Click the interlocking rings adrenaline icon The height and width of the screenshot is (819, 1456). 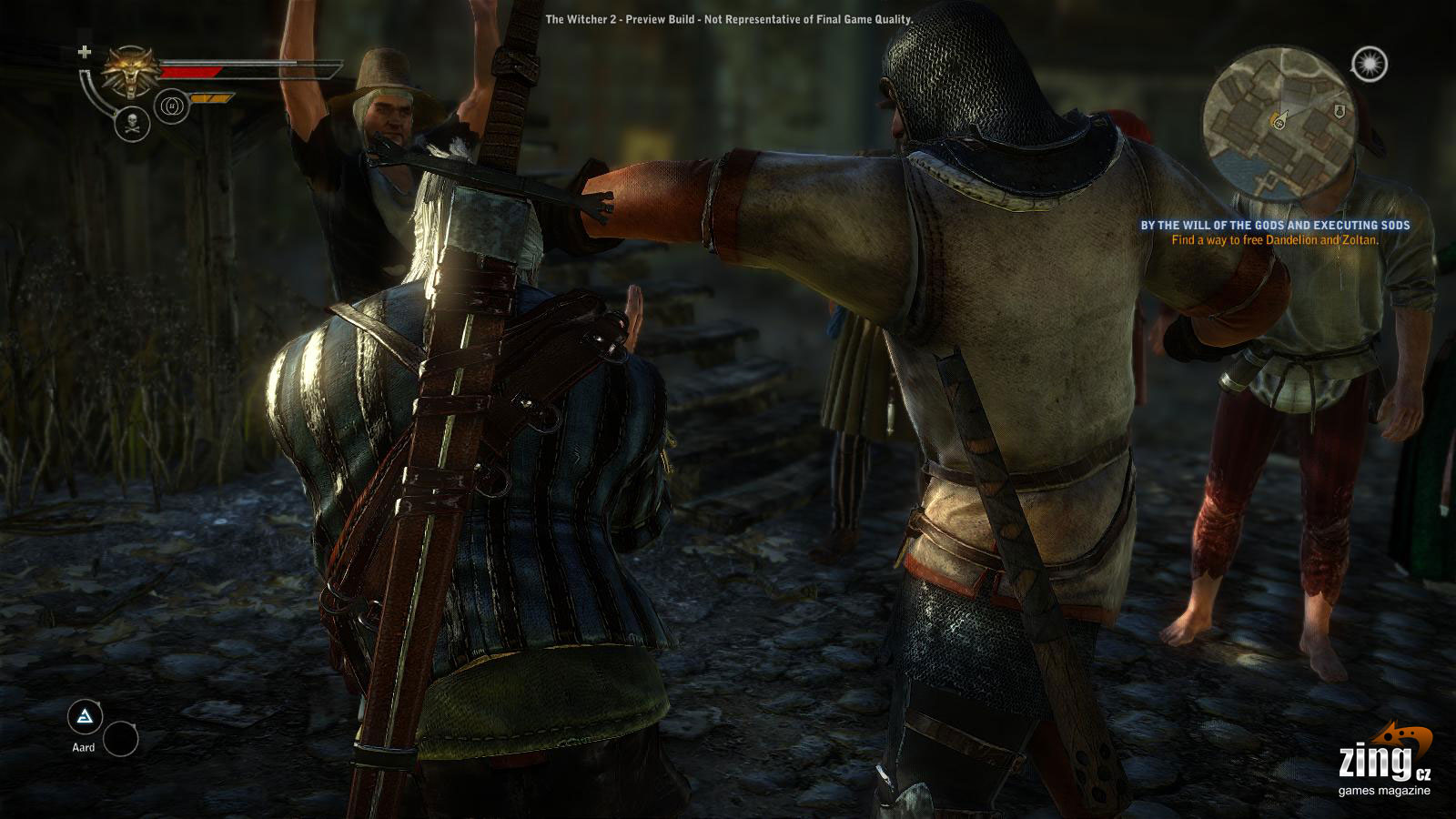(x=170, y=106)
